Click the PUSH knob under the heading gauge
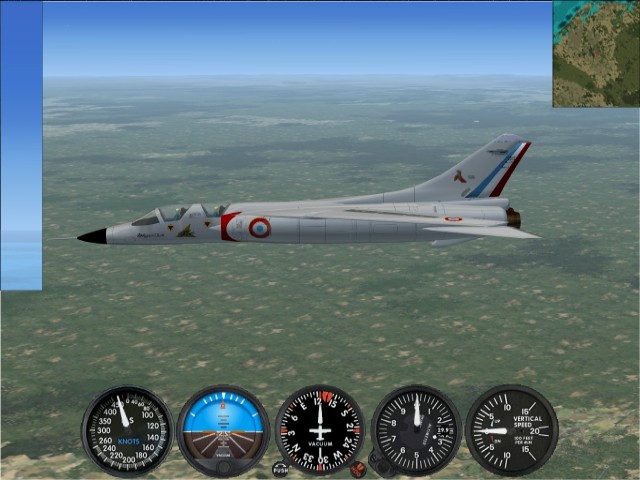The width and height of the screenshot is (640, 480). tap(281, 468)
